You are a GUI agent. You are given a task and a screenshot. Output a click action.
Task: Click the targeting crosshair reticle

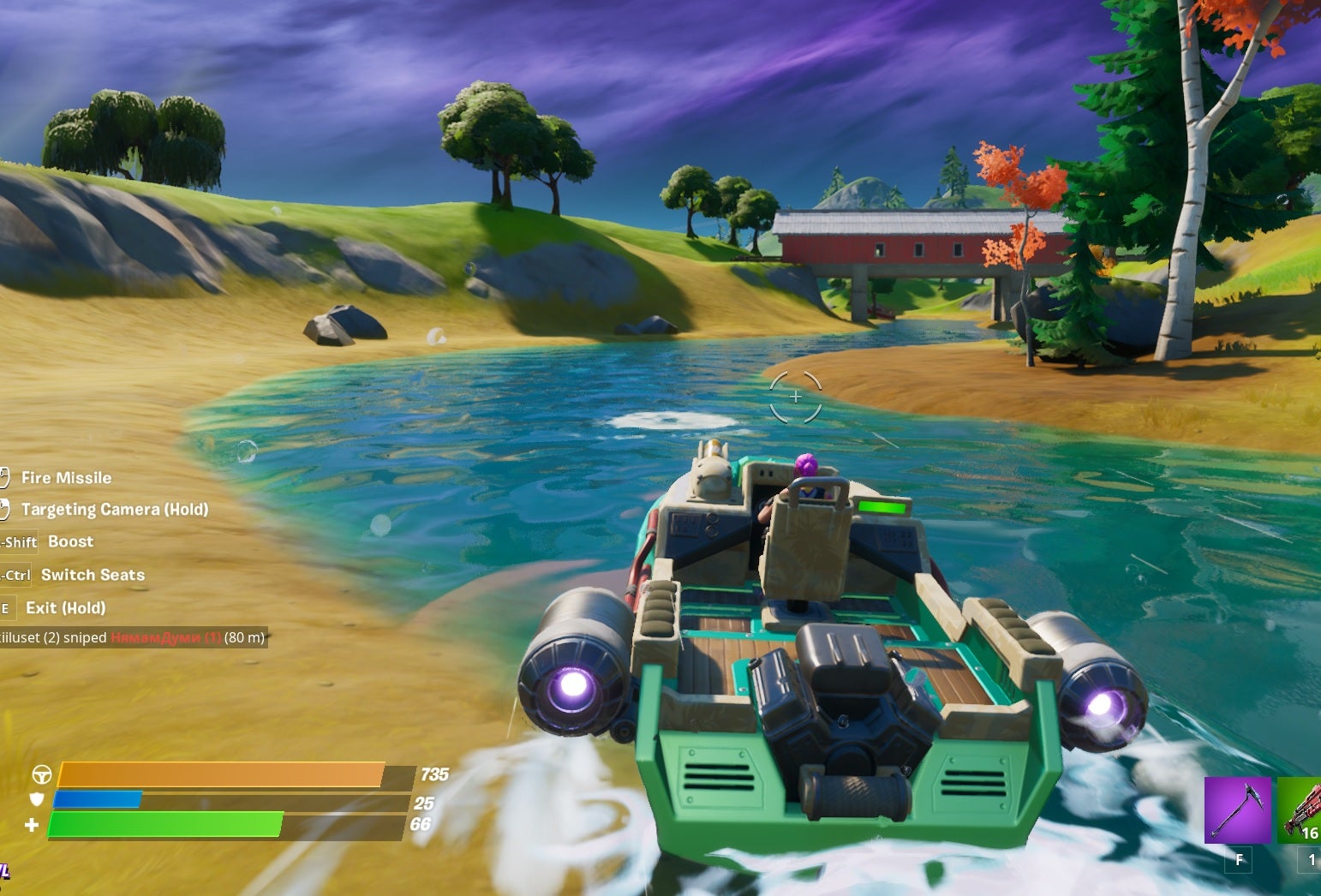[x=796, y=397]
